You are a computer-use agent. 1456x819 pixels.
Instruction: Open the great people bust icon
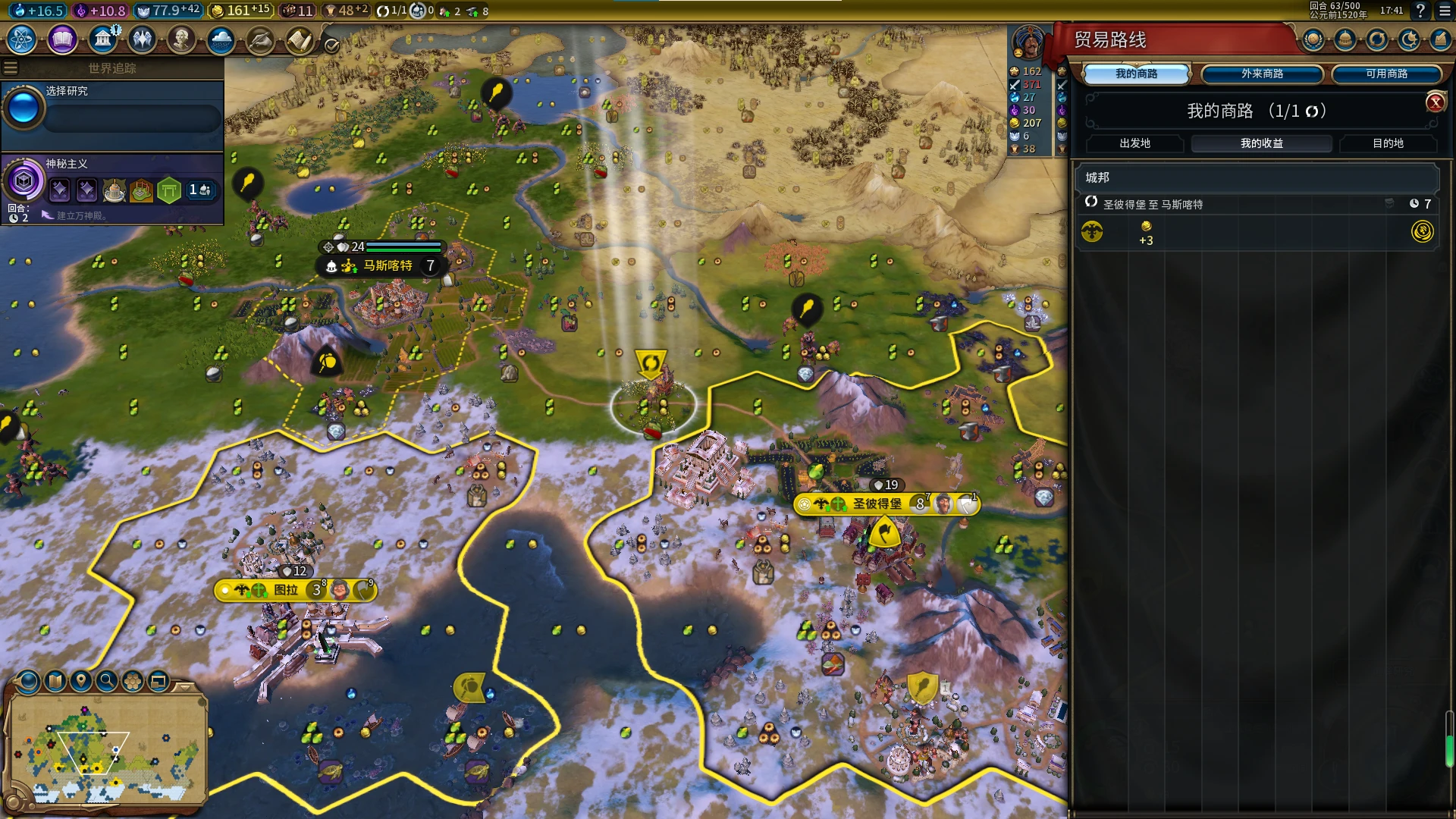[181, 39]
